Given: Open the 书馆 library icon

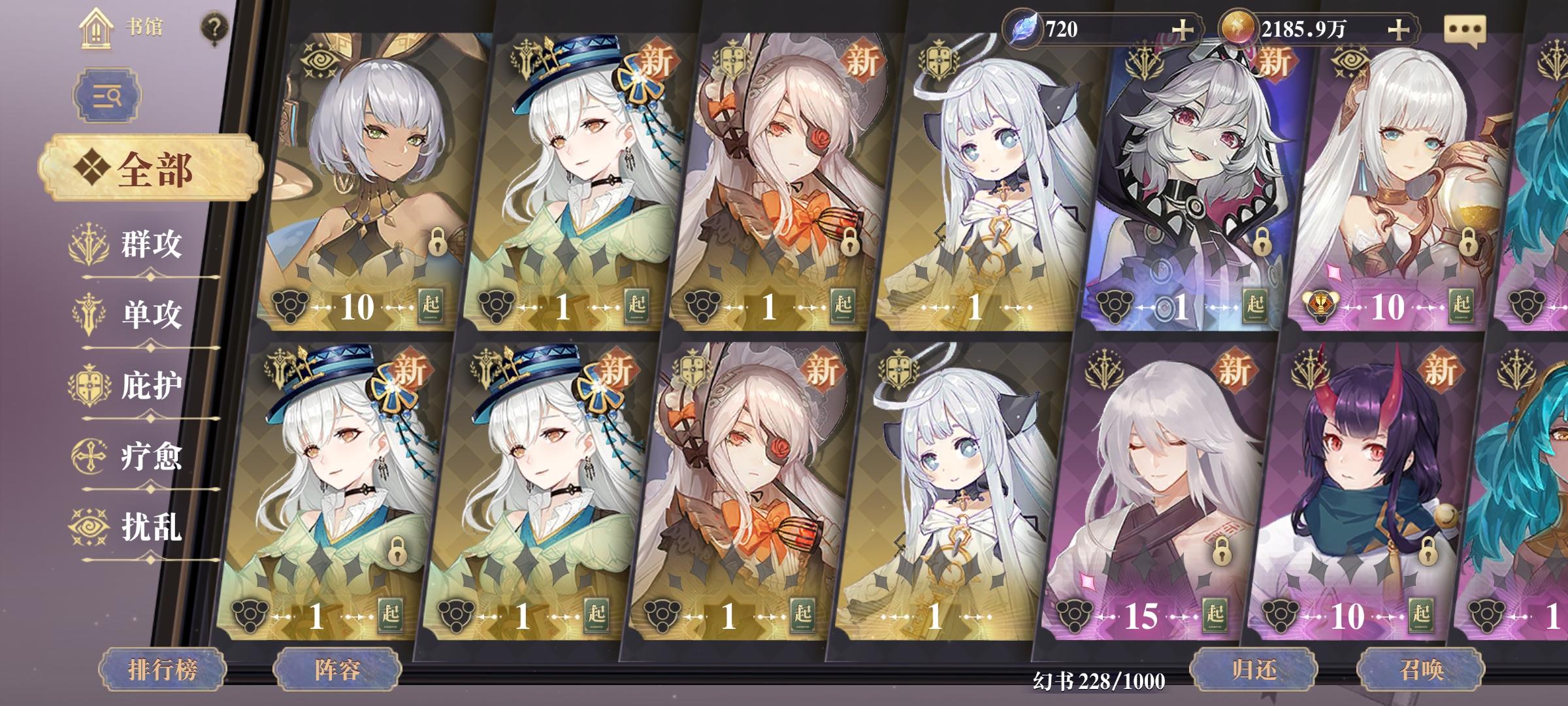Looking at the screenshot, I should coord(96,29).
